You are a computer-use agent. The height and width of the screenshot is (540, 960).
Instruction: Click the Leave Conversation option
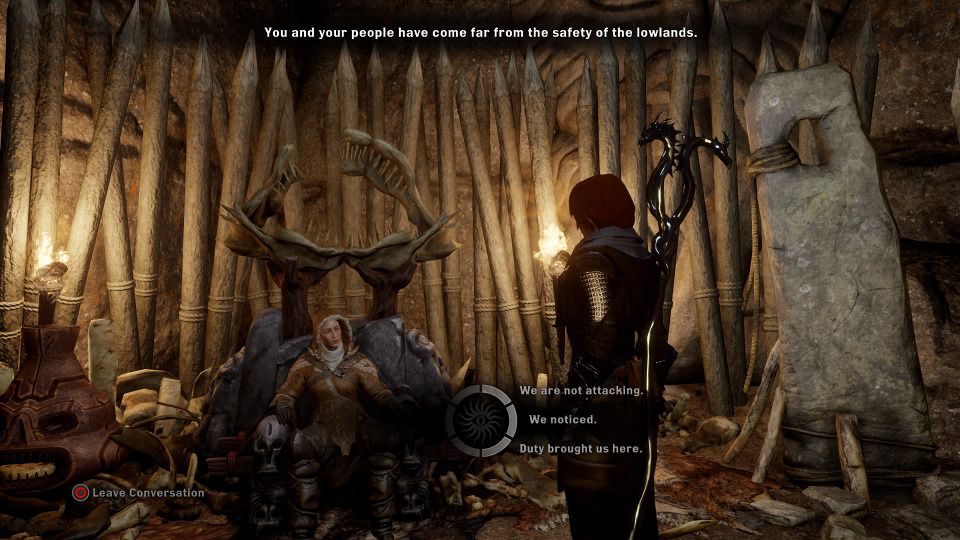point(138,492)
